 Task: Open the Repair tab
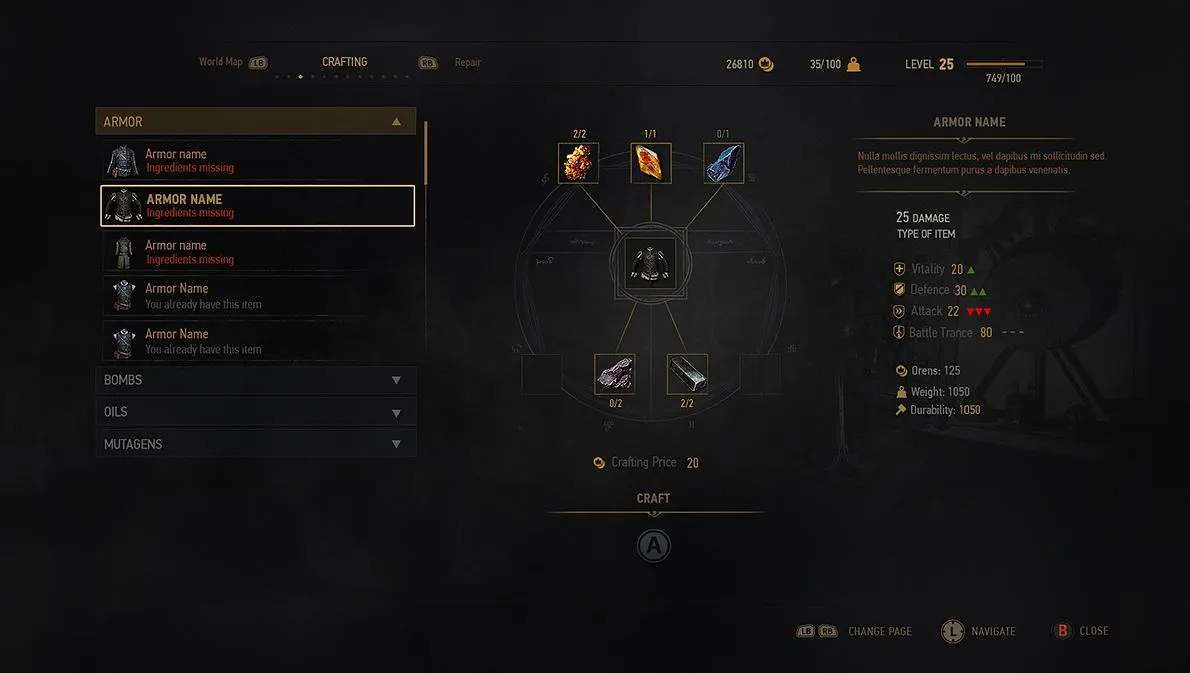[467, 62]
